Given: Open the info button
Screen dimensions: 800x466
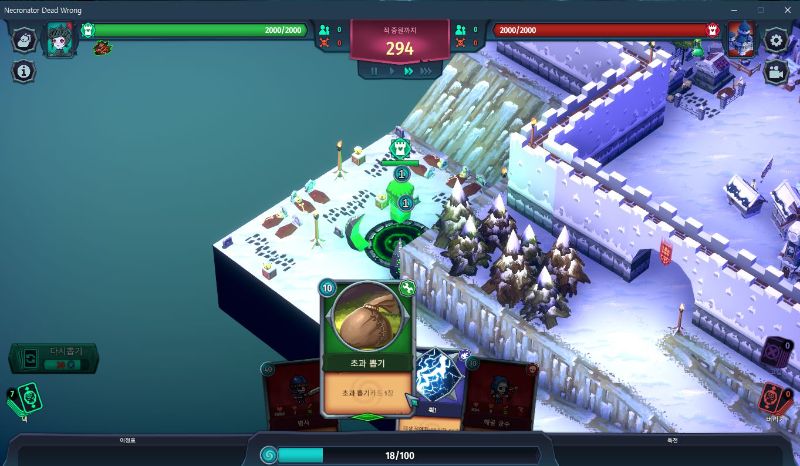Looking at the screenshot, I should 25,71.
